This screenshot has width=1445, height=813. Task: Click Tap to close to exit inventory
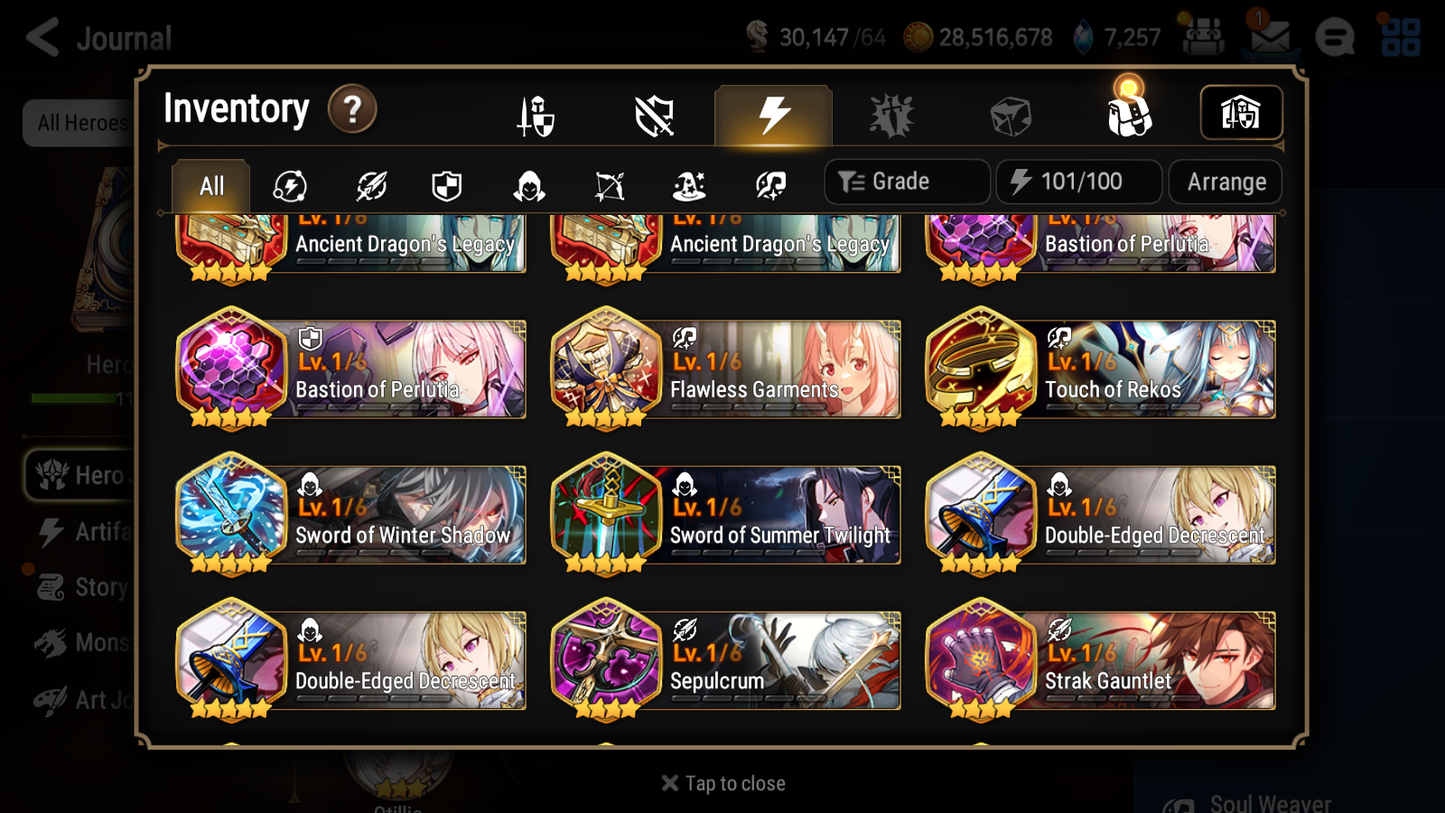[722, 783]
